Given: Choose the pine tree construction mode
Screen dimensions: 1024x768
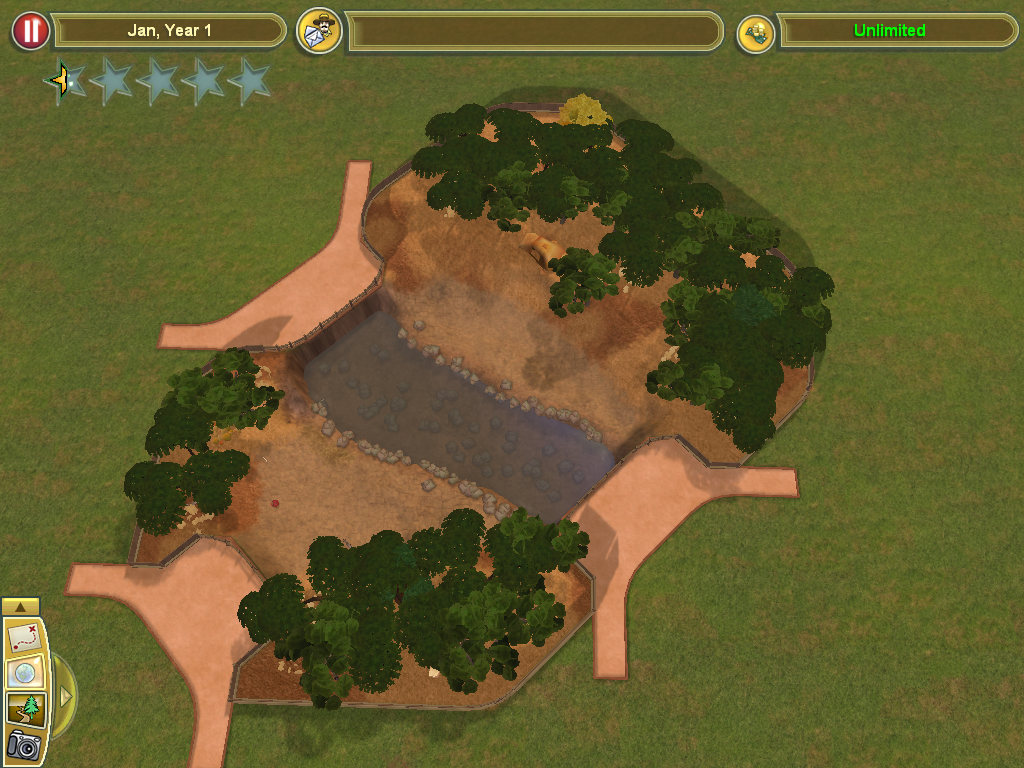Looking at the screenshot, I should pos(23,709).
